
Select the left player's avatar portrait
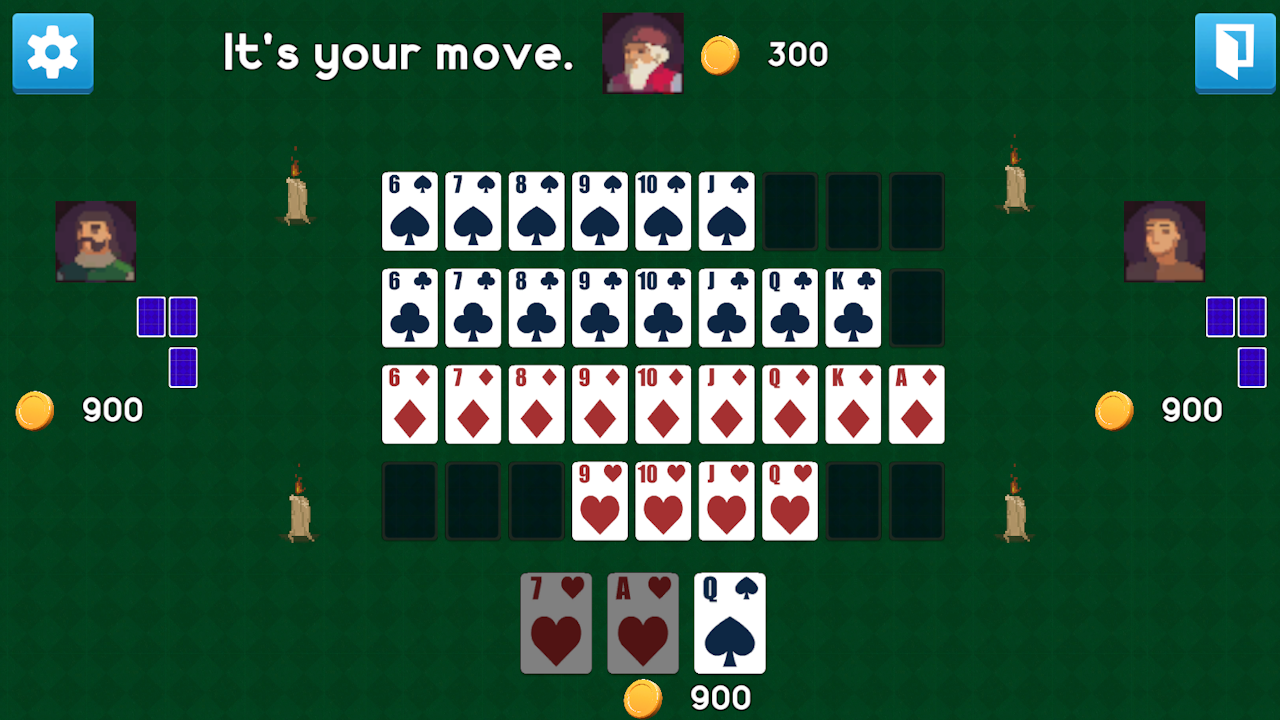click(95, 241)
